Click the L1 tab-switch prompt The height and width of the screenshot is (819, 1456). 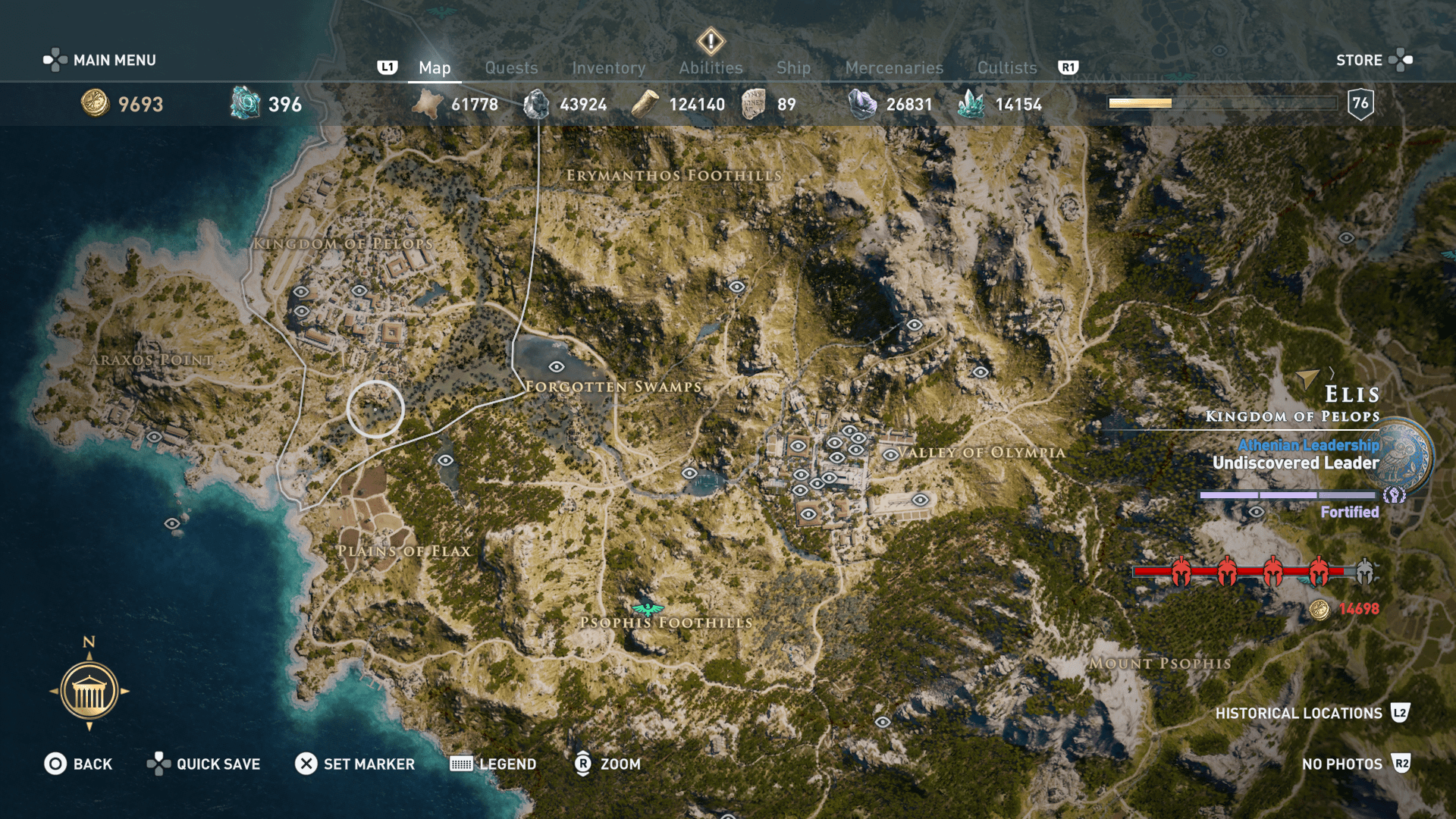388,67
